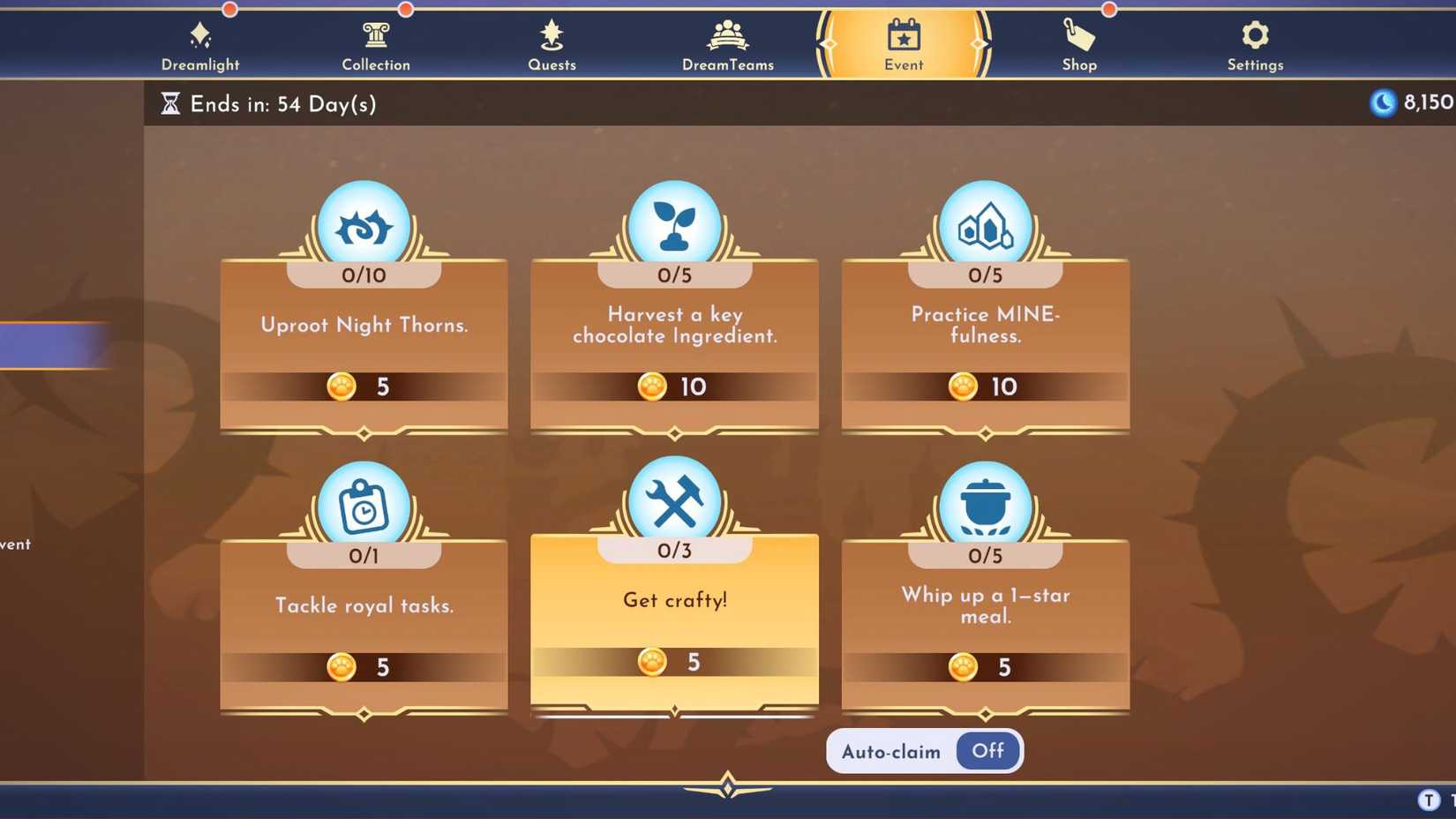This screenshot has height=819, width=1456.
Task: Select the Whip up a 1-star meal card
Action: click(x=985, y=618)
